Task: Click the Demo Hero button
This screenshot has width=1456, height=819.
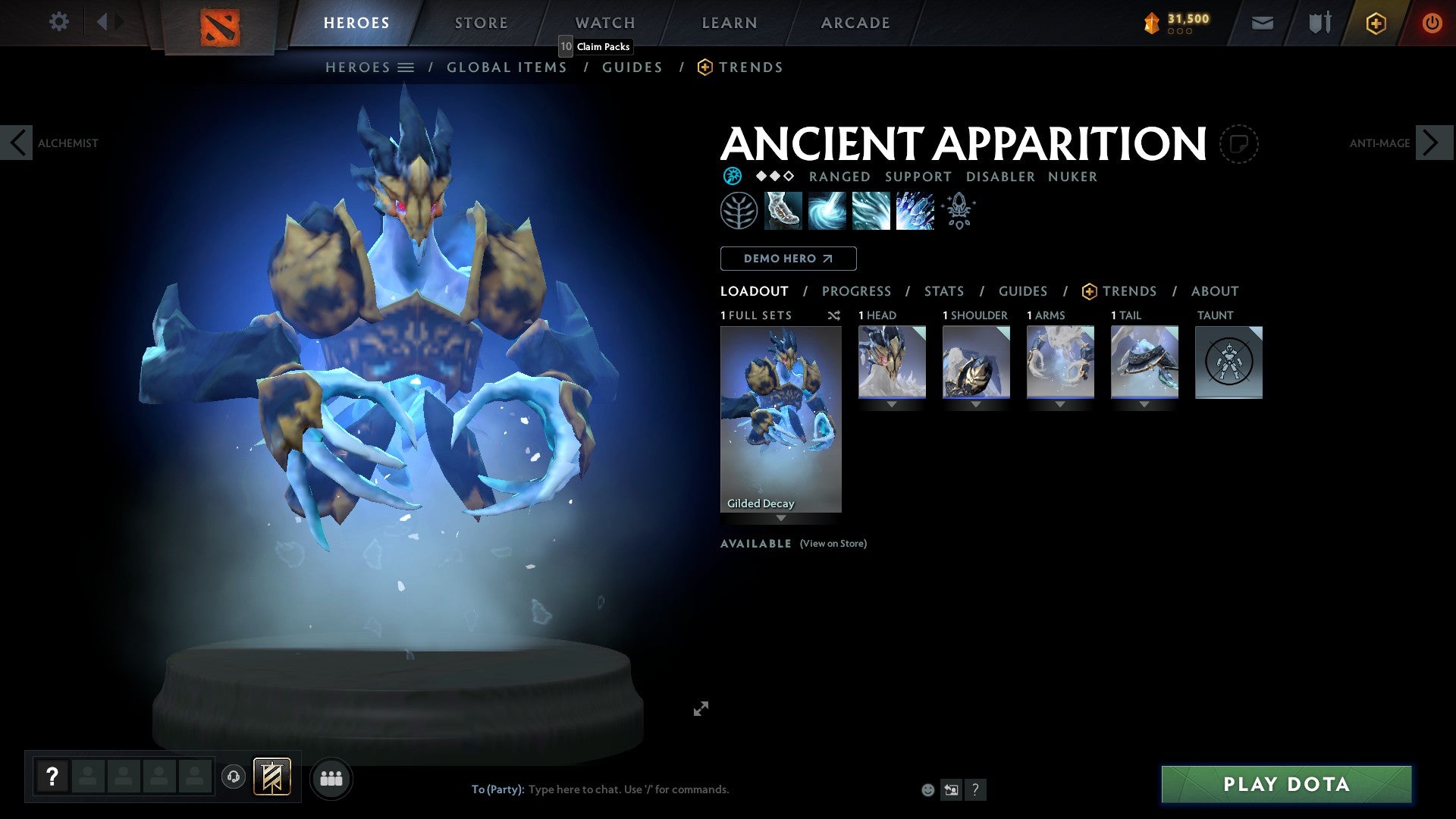Action: pos(788,258)
